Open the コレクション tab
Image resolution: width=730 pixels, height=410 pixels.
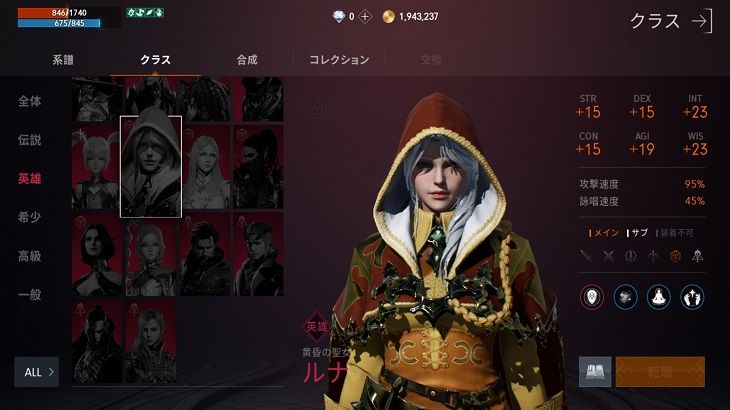[x=339, y=60]
